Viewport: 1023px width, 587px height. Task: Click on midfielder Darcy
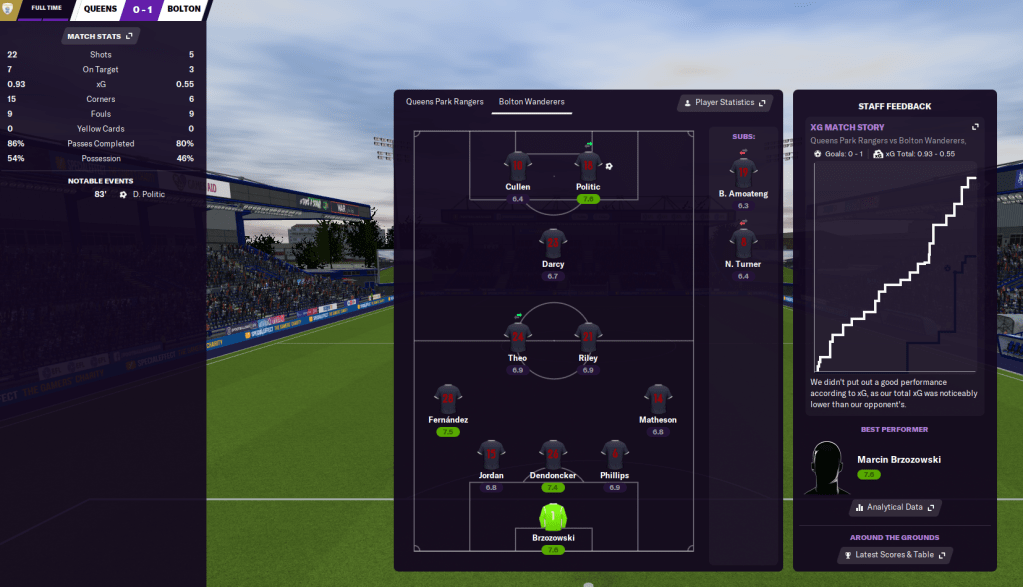(x=553, y=243)
